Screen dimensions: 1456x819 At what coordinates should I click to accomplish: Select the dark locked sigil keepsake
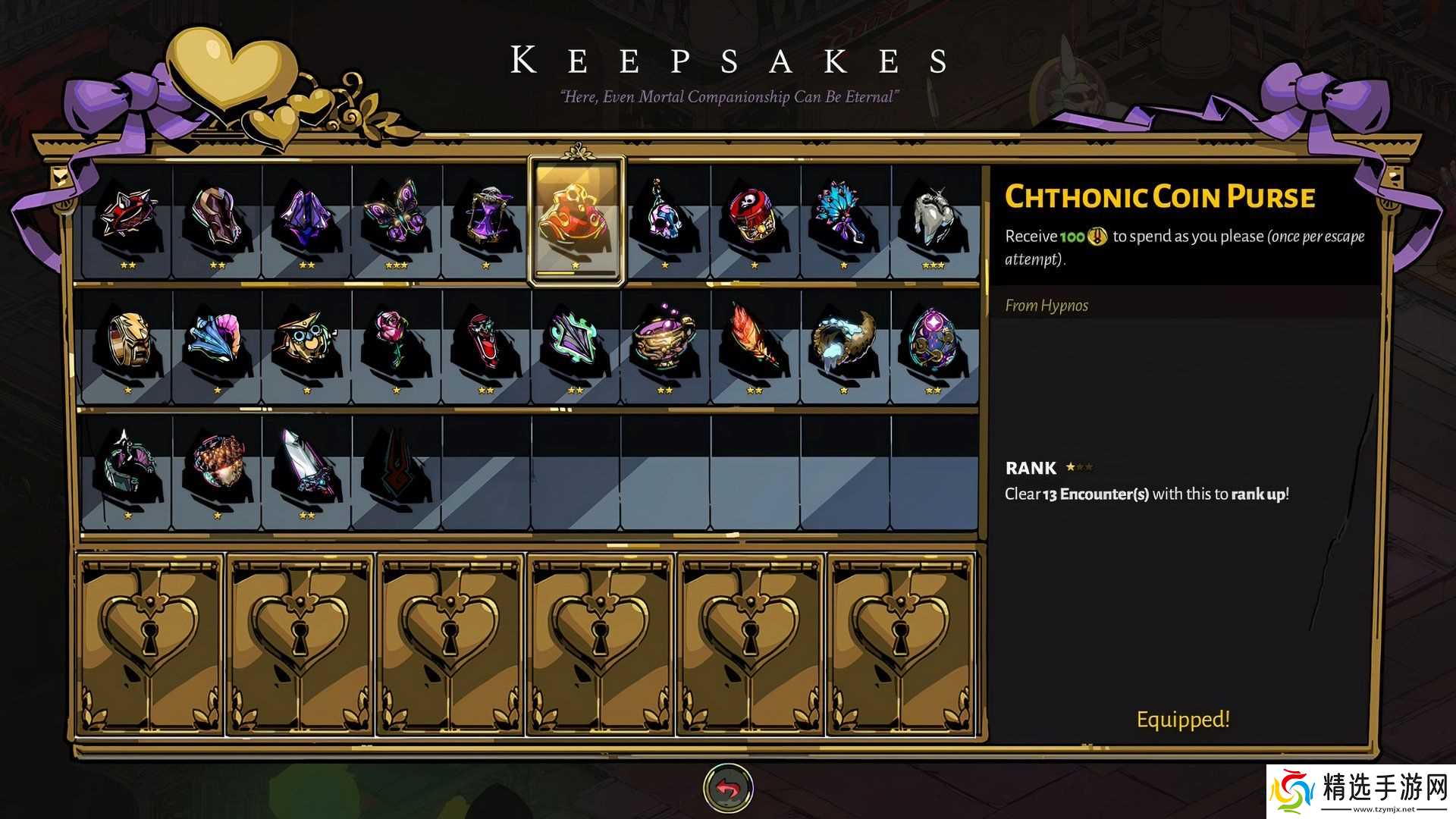pyautogui.click(x=396, y=466)
